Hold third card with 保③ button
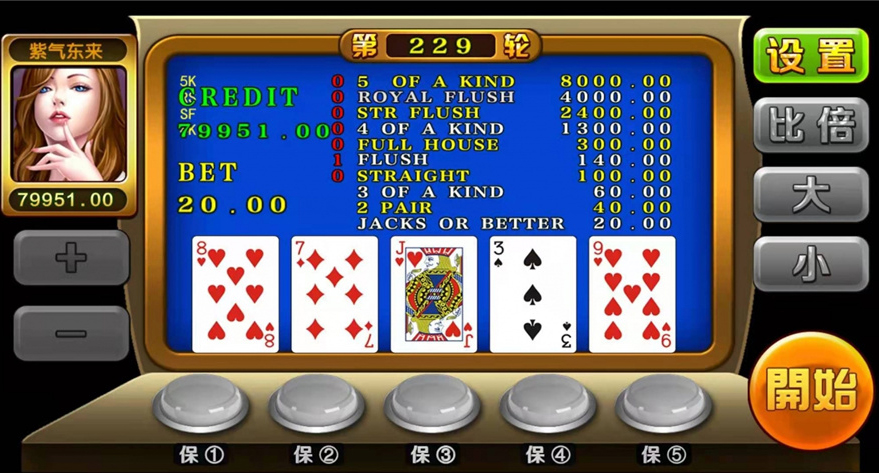 click(x=432, y=403)
